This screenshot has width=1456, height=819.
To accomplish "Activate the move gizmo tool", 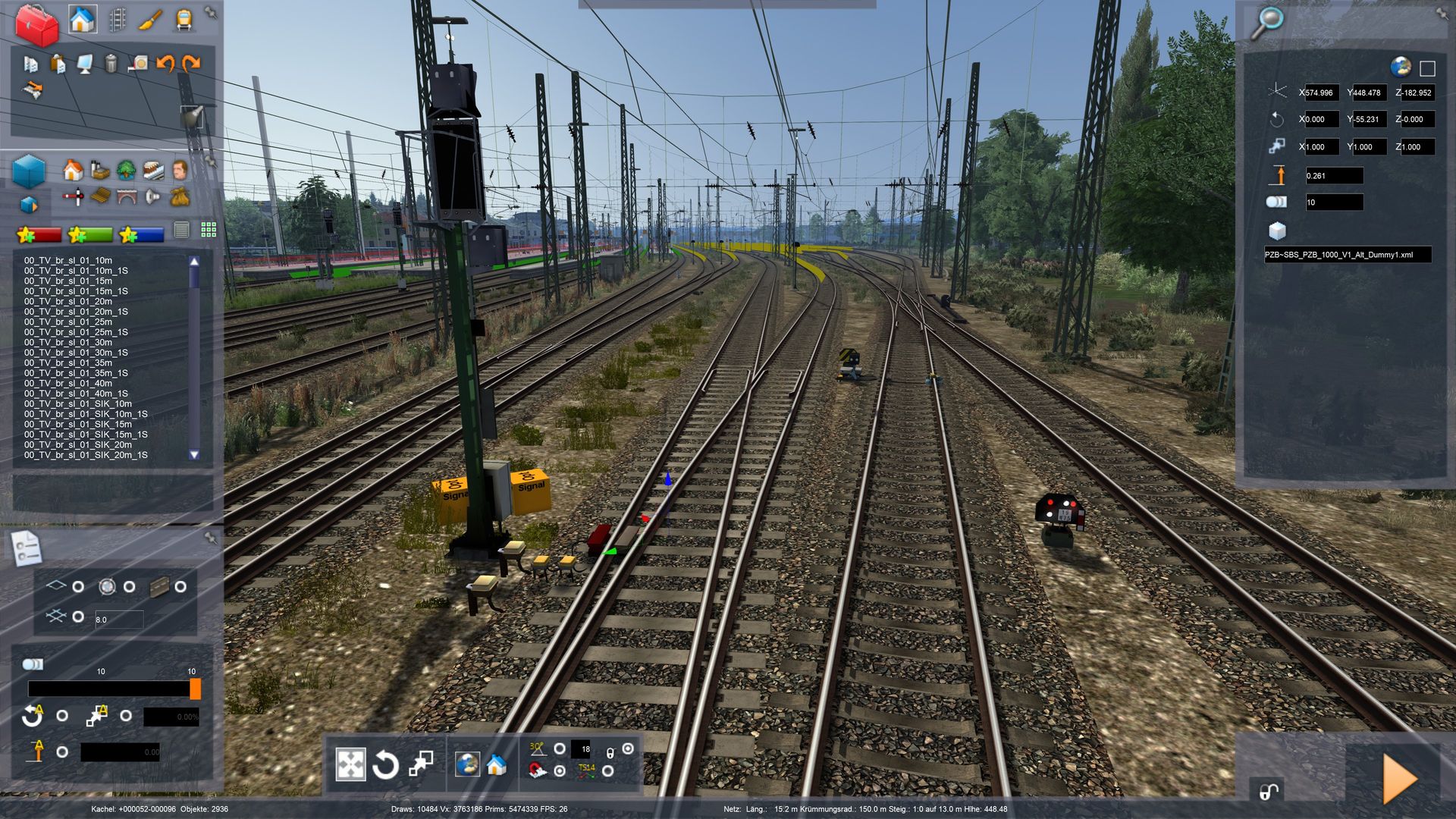I will (x=350, y=764).
